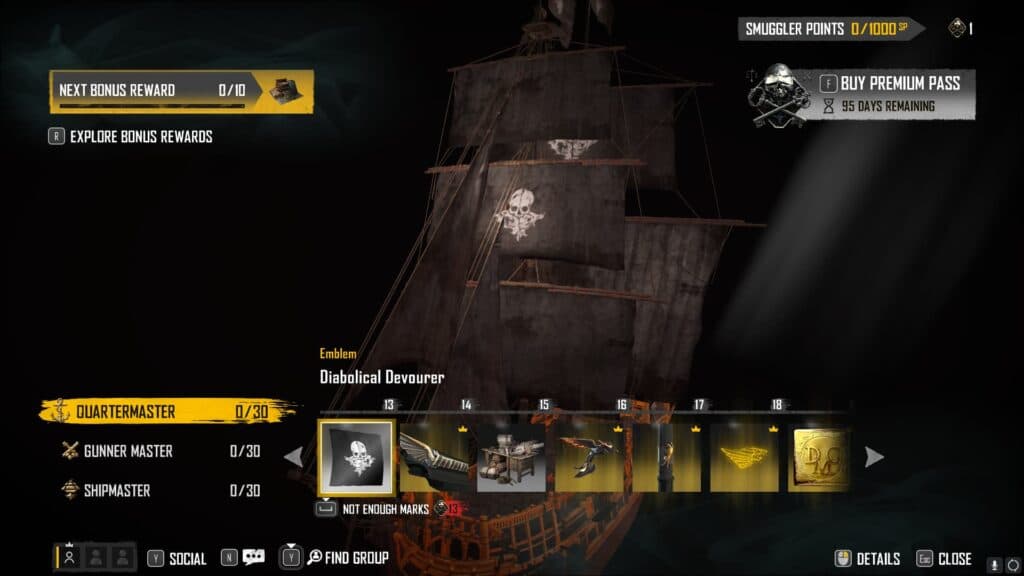
Task: Select the tall narrow premium reward tile
Action: pos(667,457)
